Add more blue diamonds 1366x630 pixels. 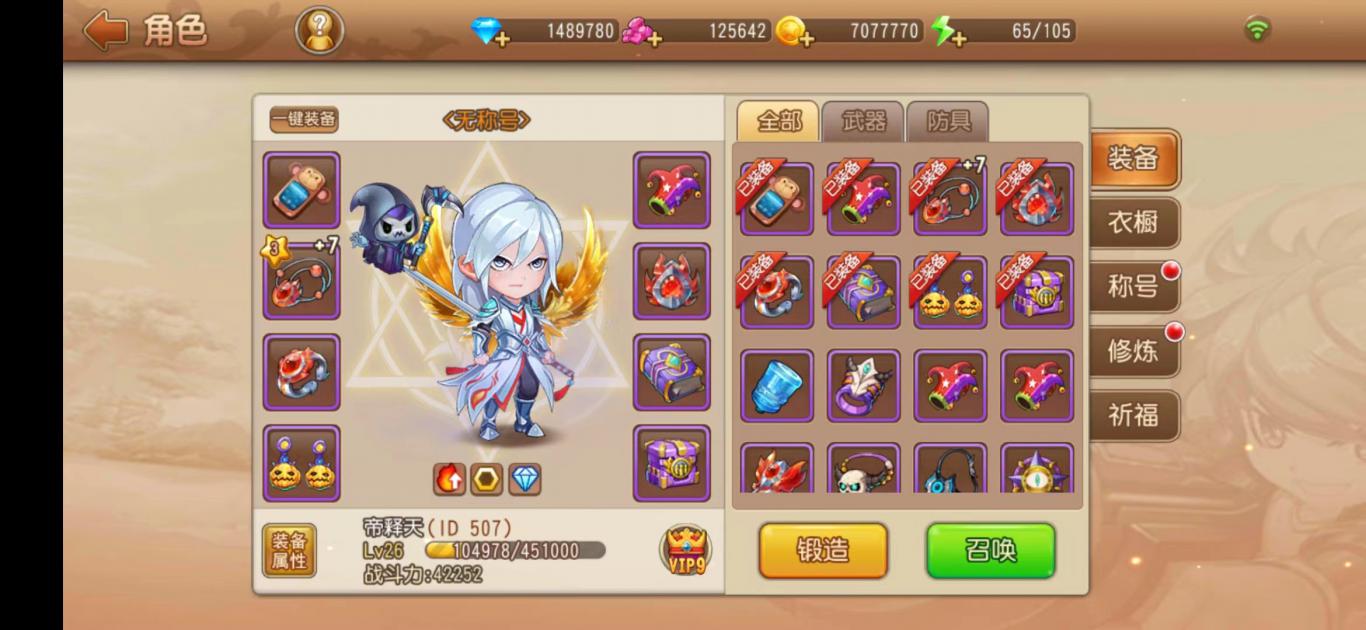(x=490, y=33)
